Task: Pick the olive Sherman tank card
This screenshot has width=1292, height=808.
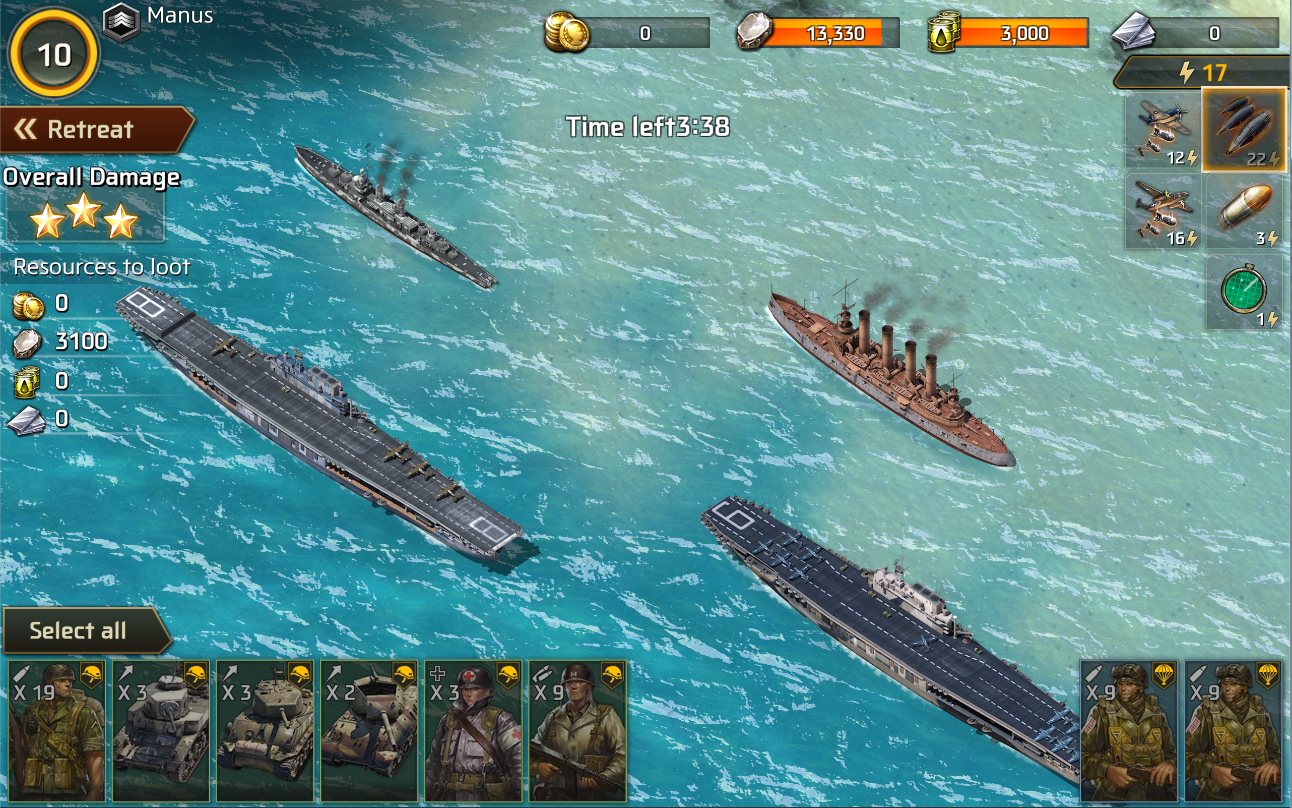Action: 265,731
